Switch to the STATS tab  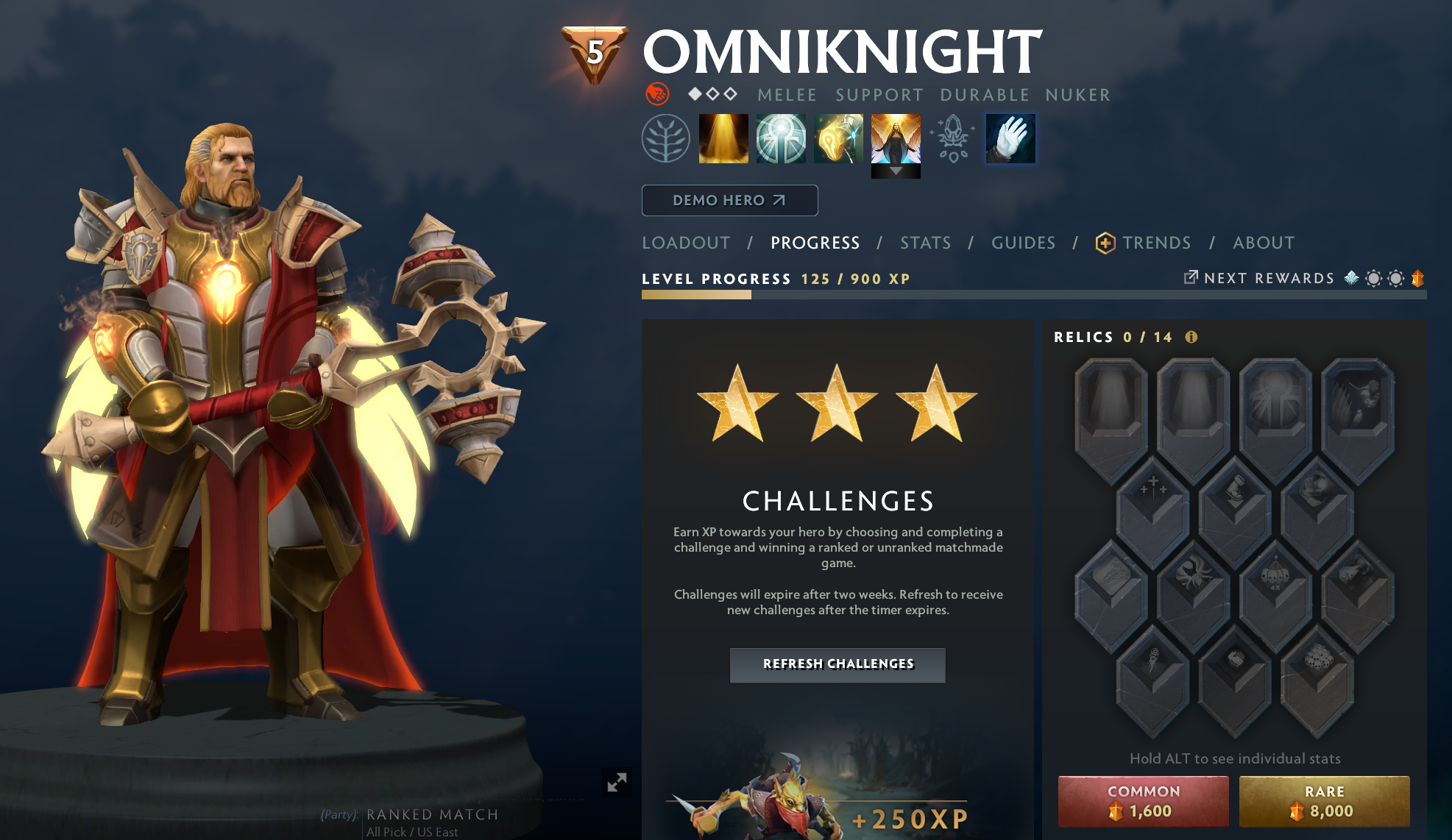pyautogui.click(x=926, y=243)
